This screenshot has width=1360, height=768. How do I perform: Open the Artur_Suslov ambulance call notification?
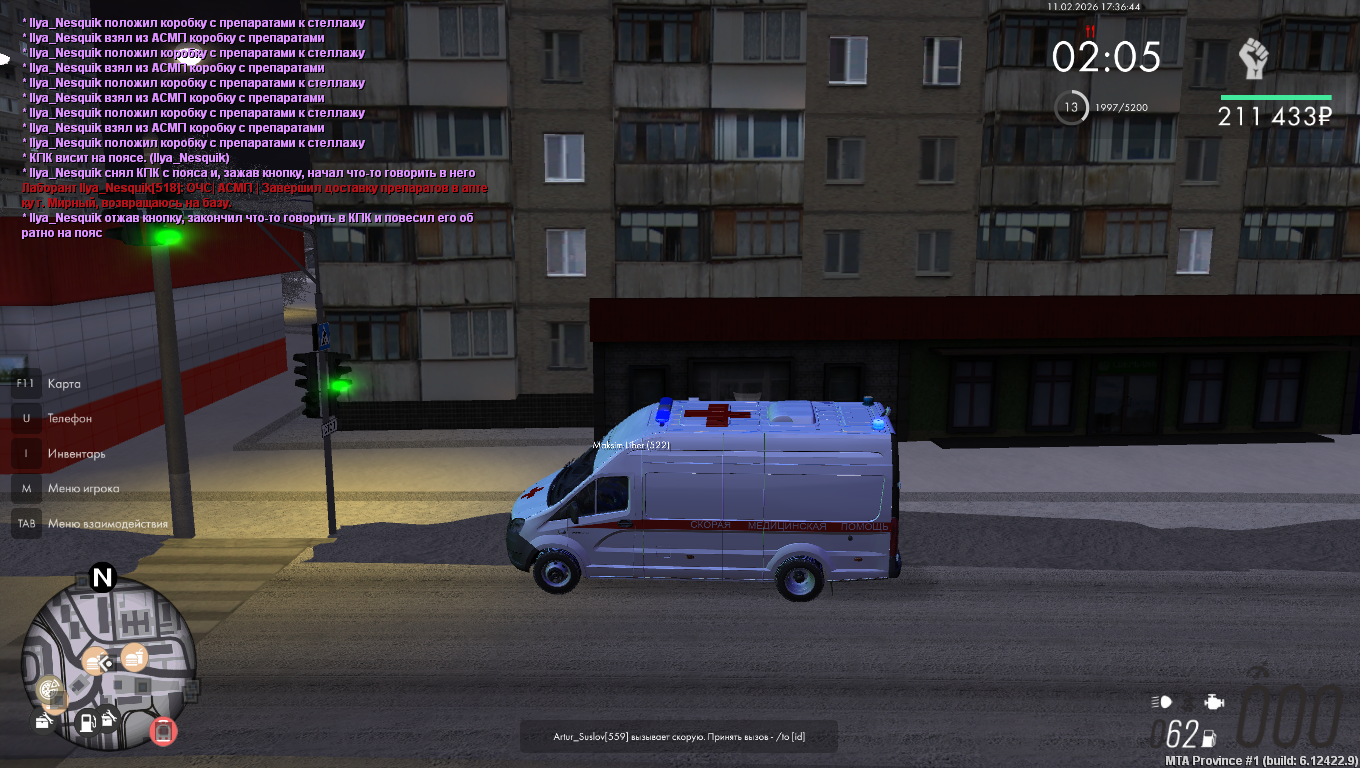coord(679,737)
